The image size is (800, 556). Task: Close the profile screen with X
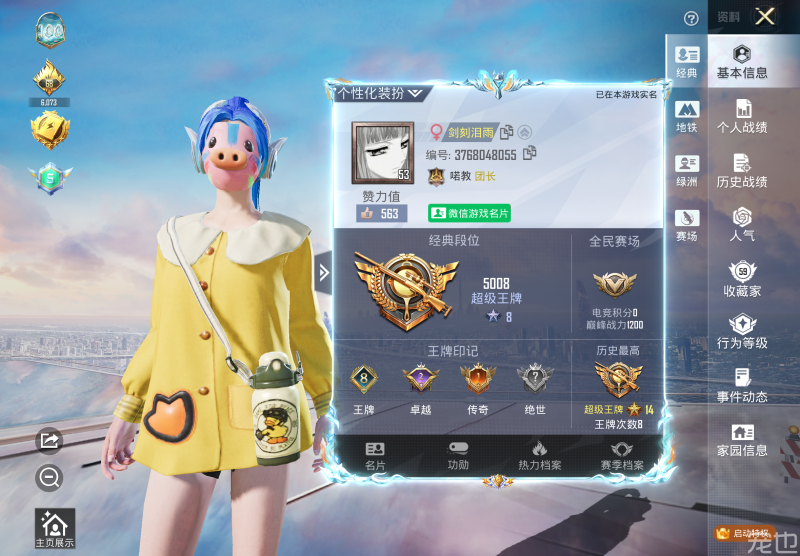click(x=765, y=16)
